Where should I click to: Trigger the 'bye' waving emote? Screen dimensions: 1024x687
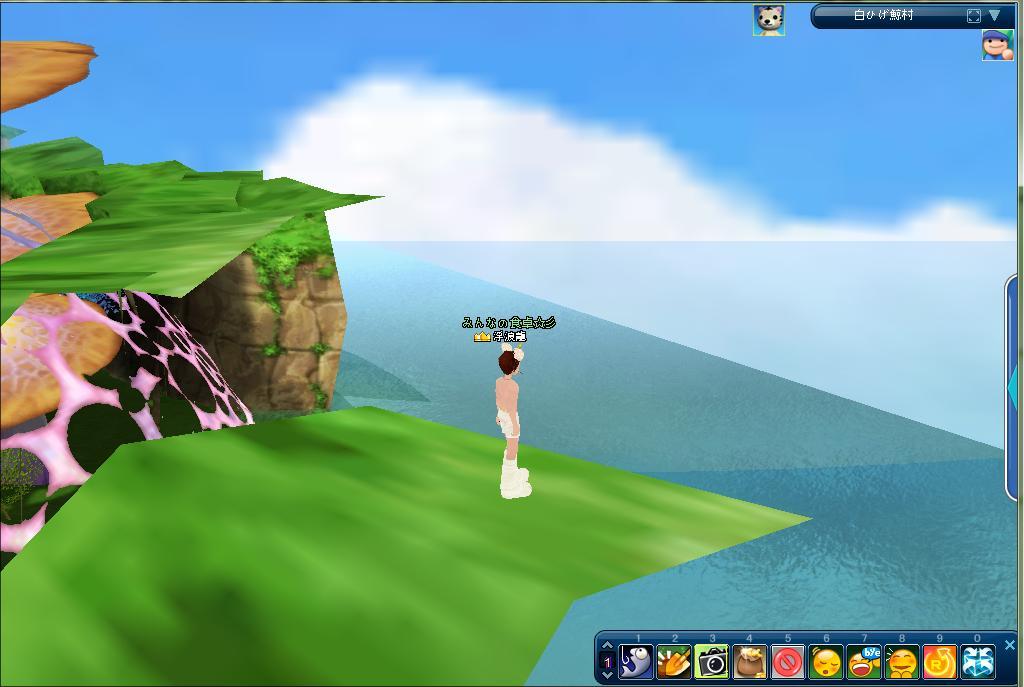(x=864, y=662)
